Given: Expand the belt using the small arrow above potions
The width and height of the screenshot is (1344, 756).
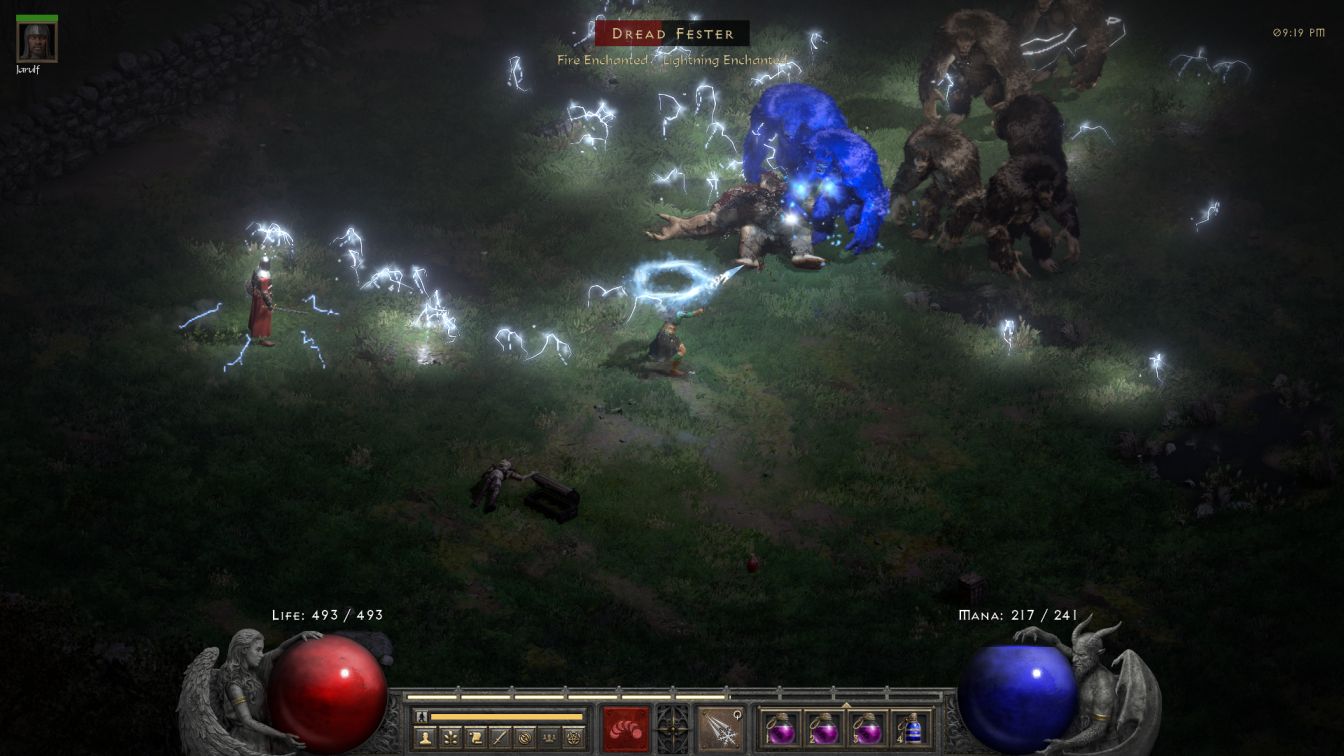Looking at the screenshot, I should [x=846, y=704].
